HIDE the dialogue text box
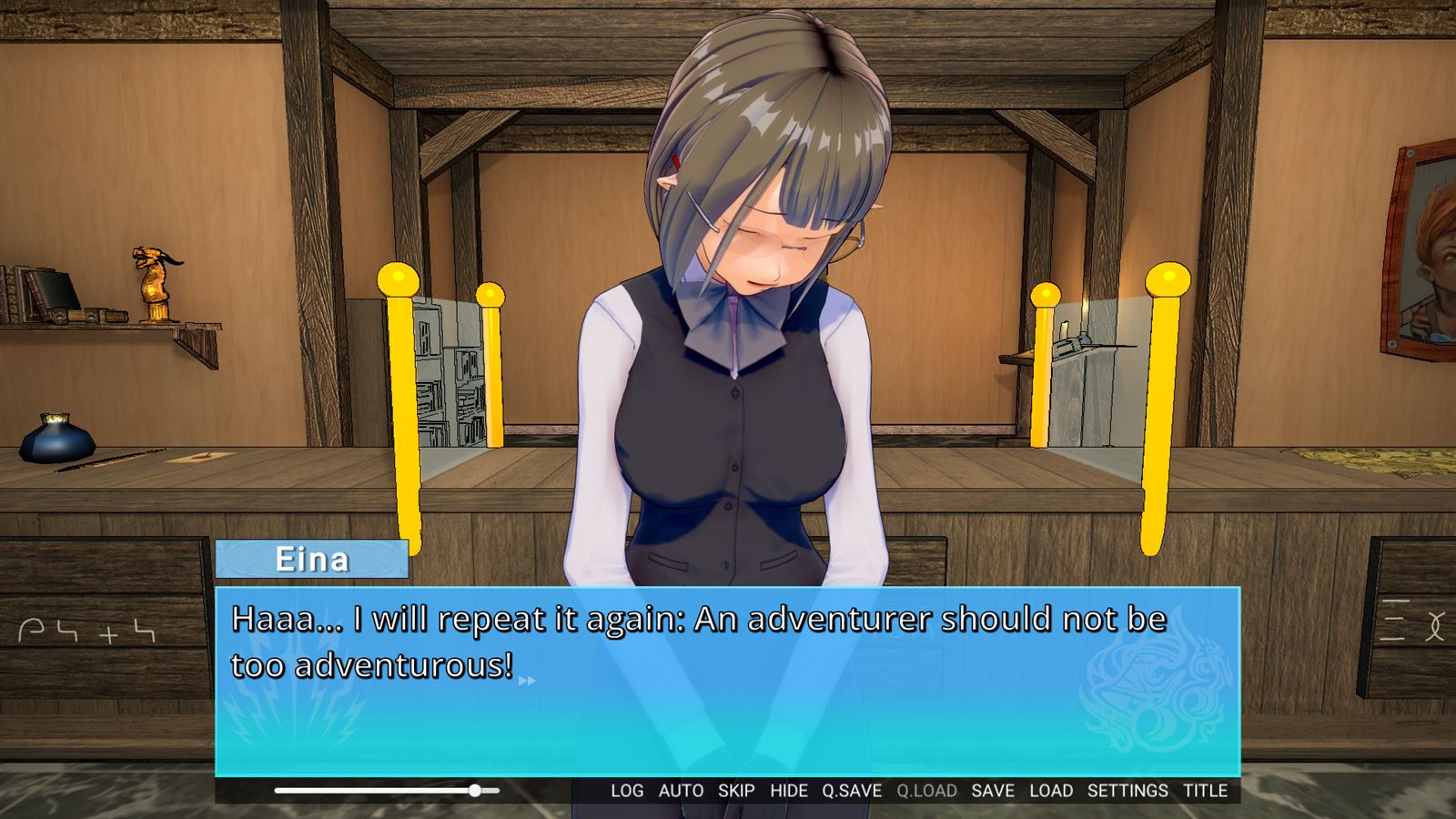The height and width of the screenshot is (819, 1456). [788, 791]
